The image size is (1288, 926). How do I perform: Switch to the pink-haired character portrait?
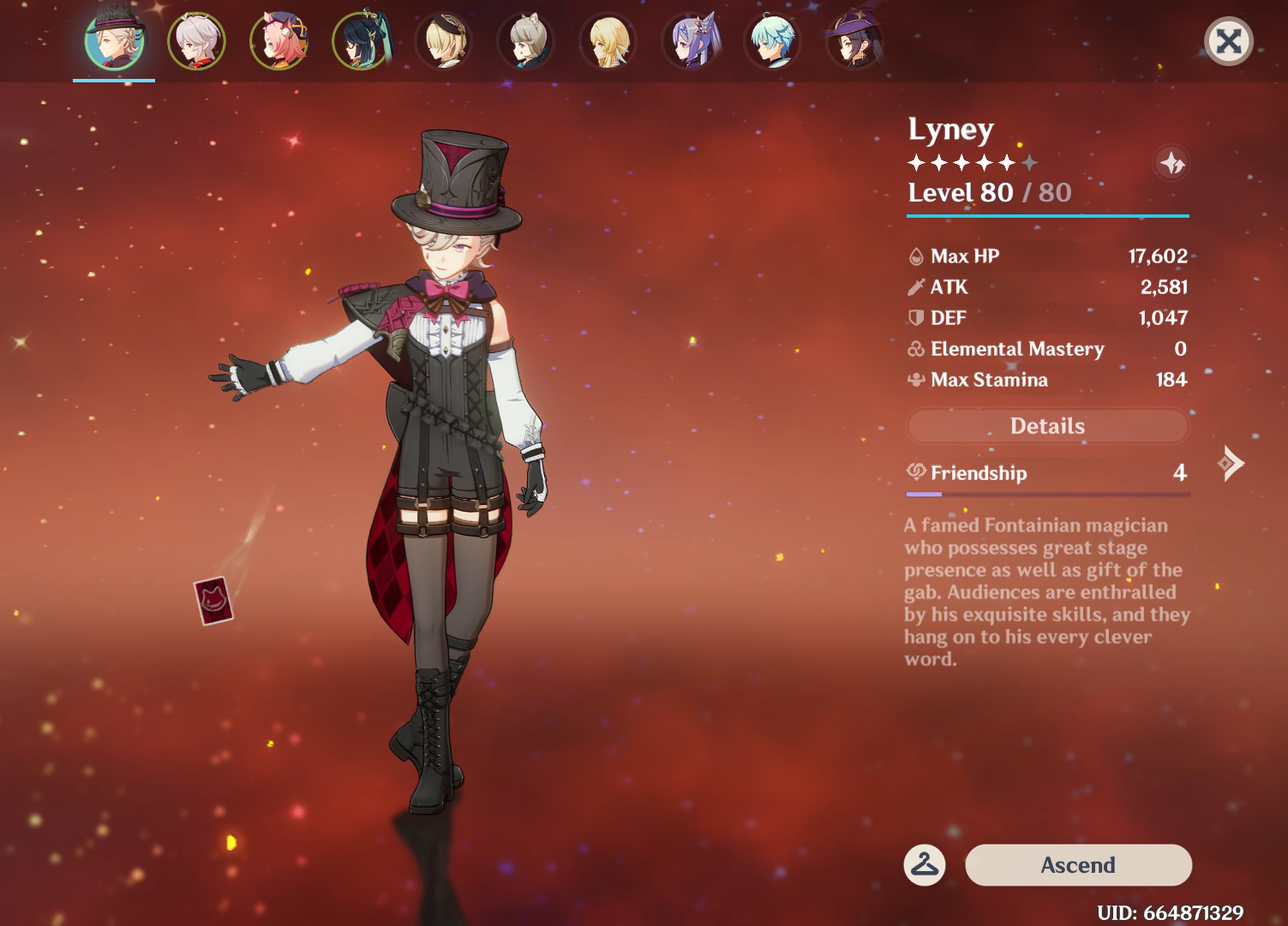(x=279, y=40)
